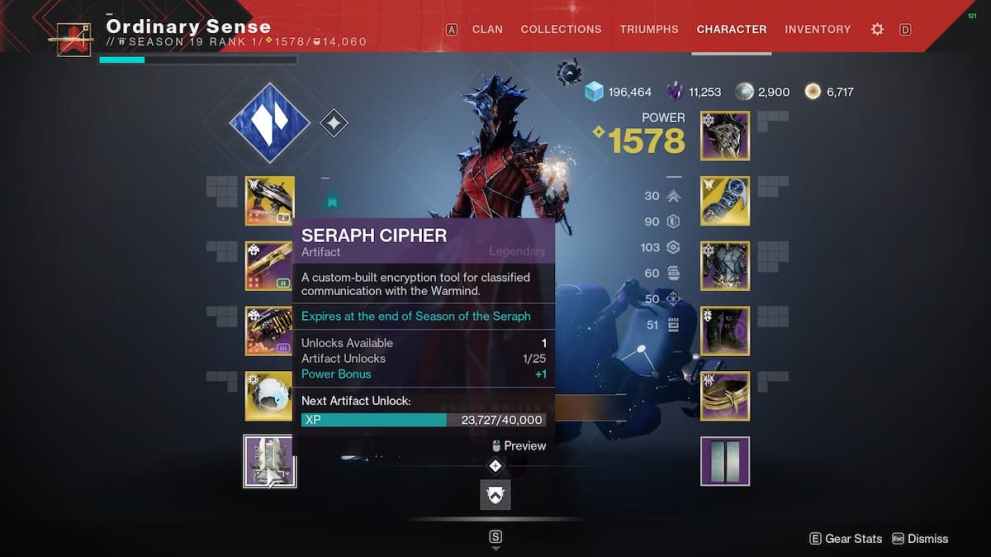Open the chest armor slot
Image resolution: width=991 pixels, height=557 pixels.
[x=725, y=266]
